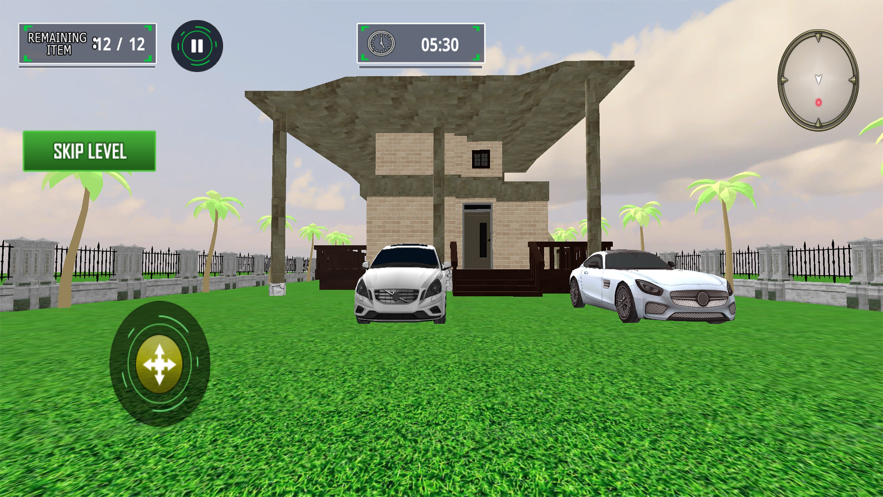Click the circular compass minimap
The width and height of the screenshot is (883, 497).
pos(818,80)
